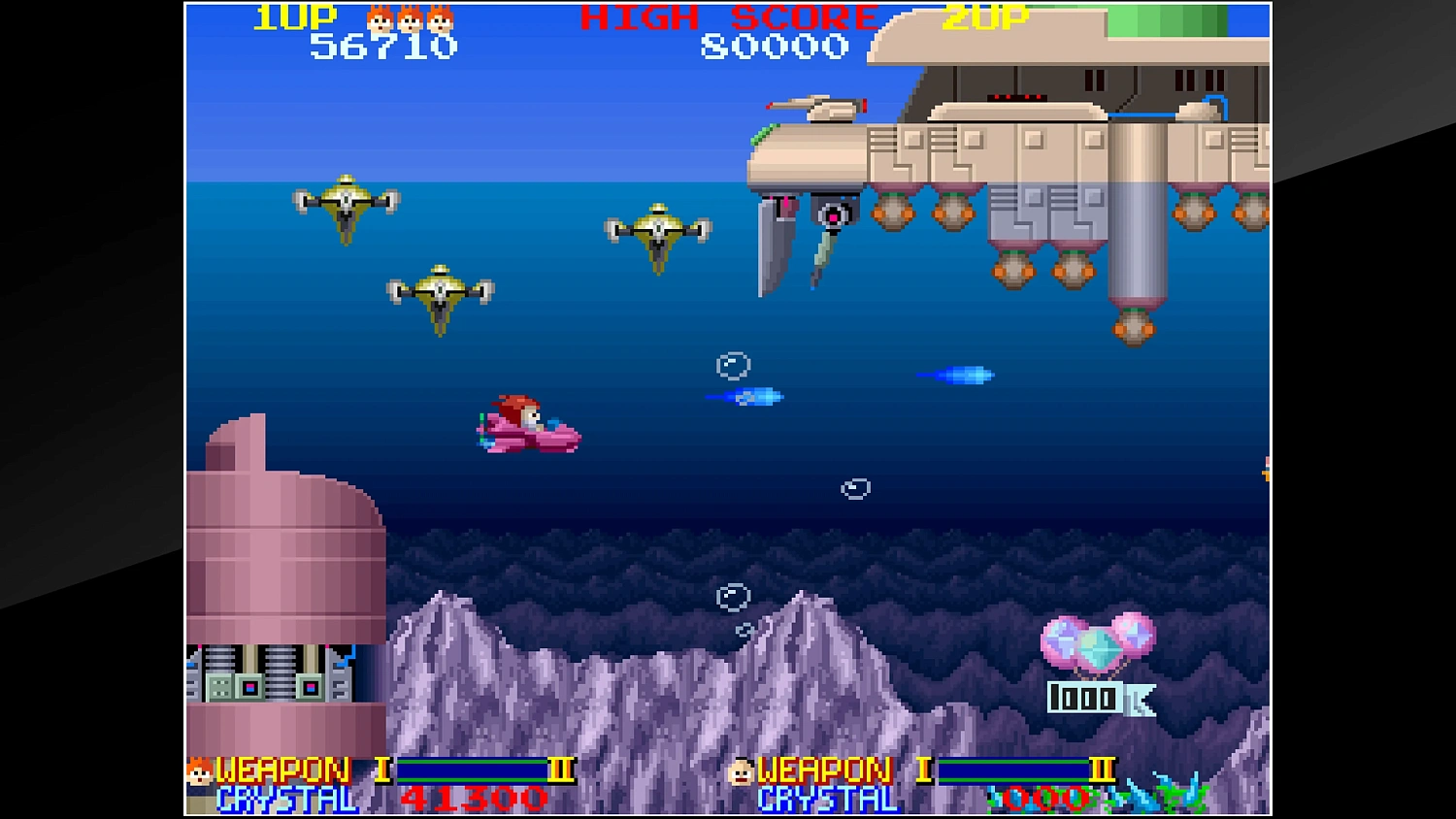Click a bubble floating near screen center
Screen dimensions: 1456x819
[x=854, y=487]
